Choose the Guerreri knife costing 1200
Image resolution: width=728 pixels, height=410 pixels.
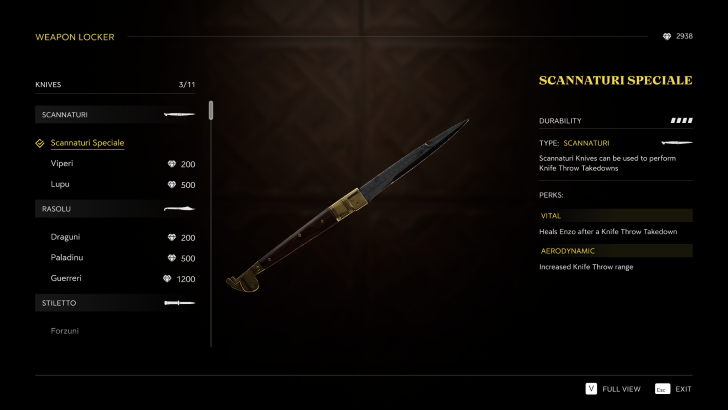point(66,278)
